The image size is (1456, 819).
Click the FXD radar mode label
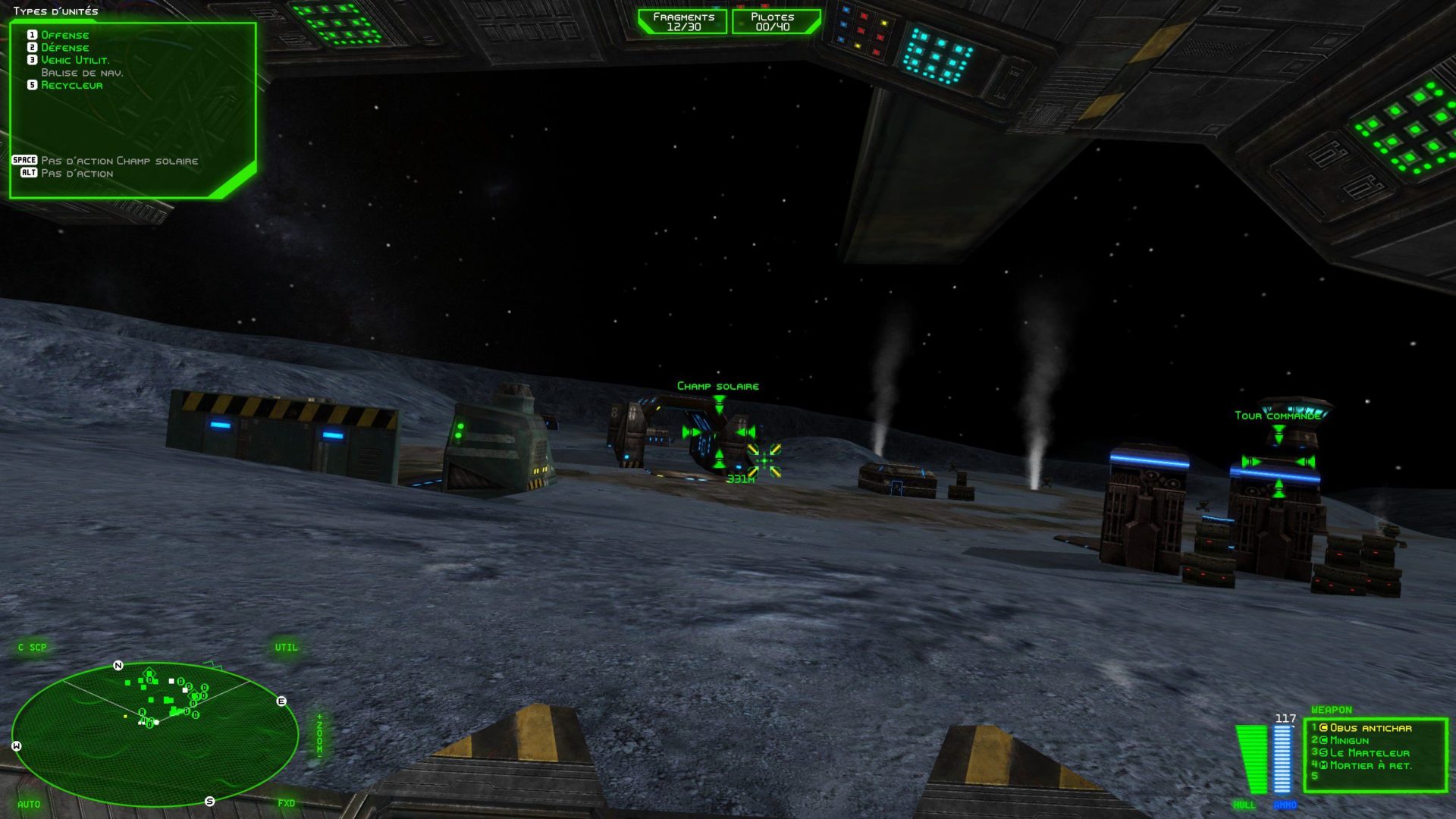(286, 803)
